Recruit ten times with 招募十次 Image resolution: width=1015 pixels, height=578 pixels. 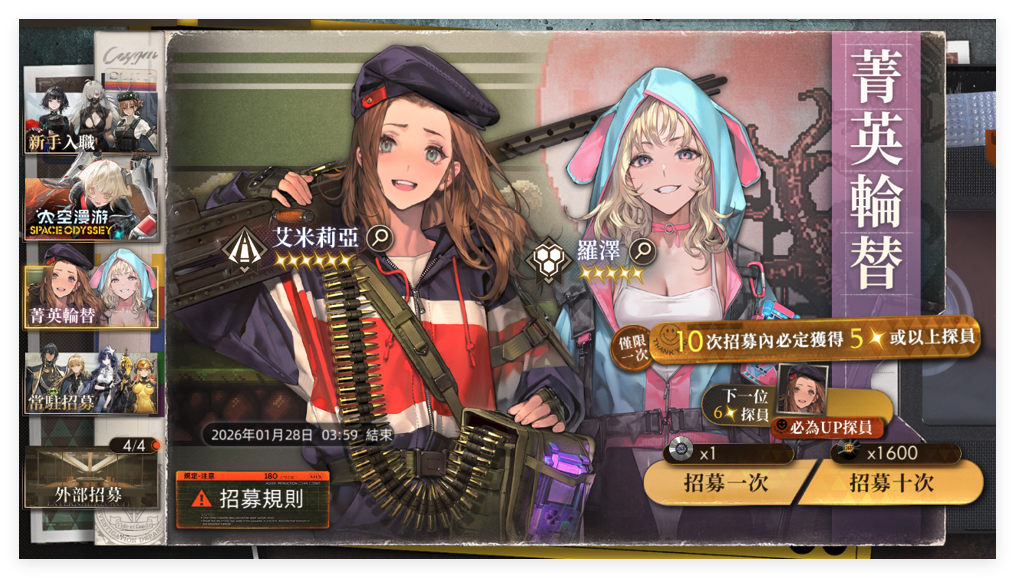[890, 483]
